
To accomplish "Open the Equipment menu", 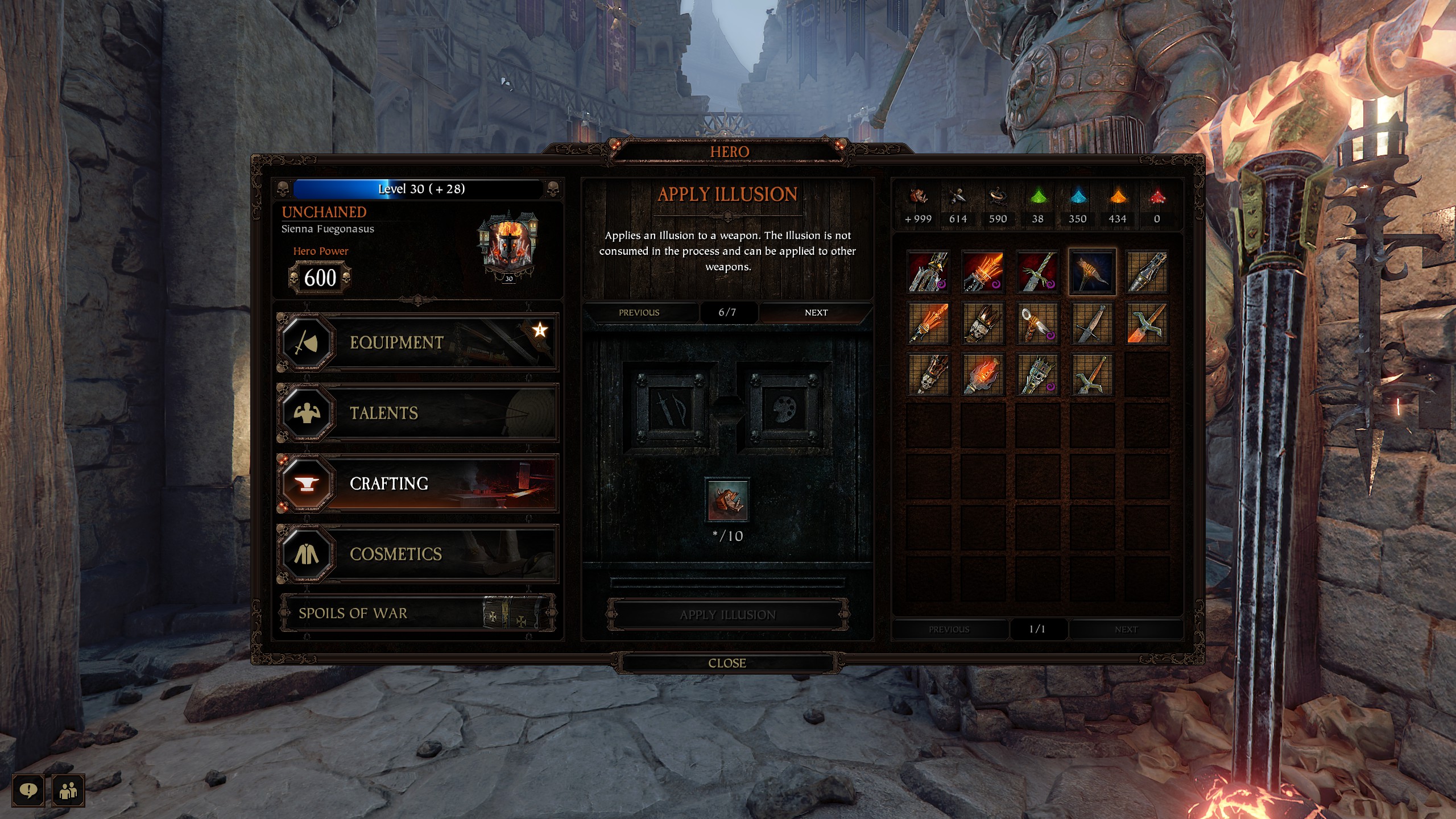I will (418, 342).
